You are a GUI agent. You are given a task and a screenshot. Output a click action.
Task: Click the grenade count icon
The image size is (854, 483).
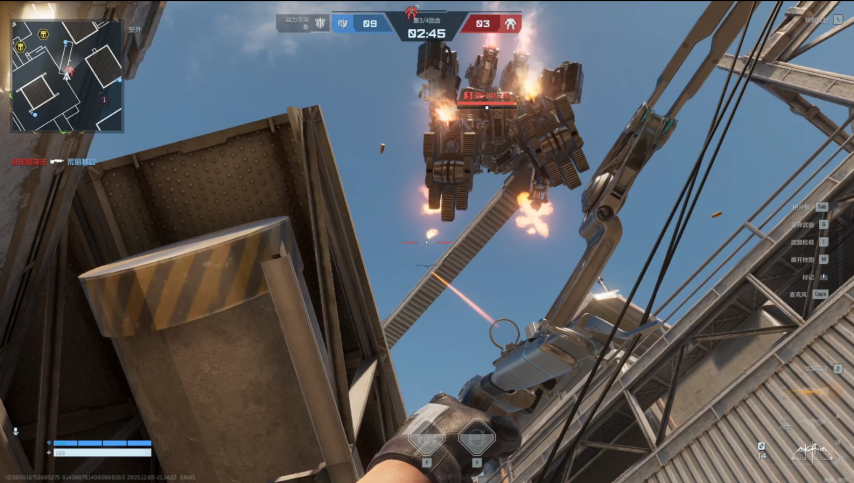click(761, 446)
